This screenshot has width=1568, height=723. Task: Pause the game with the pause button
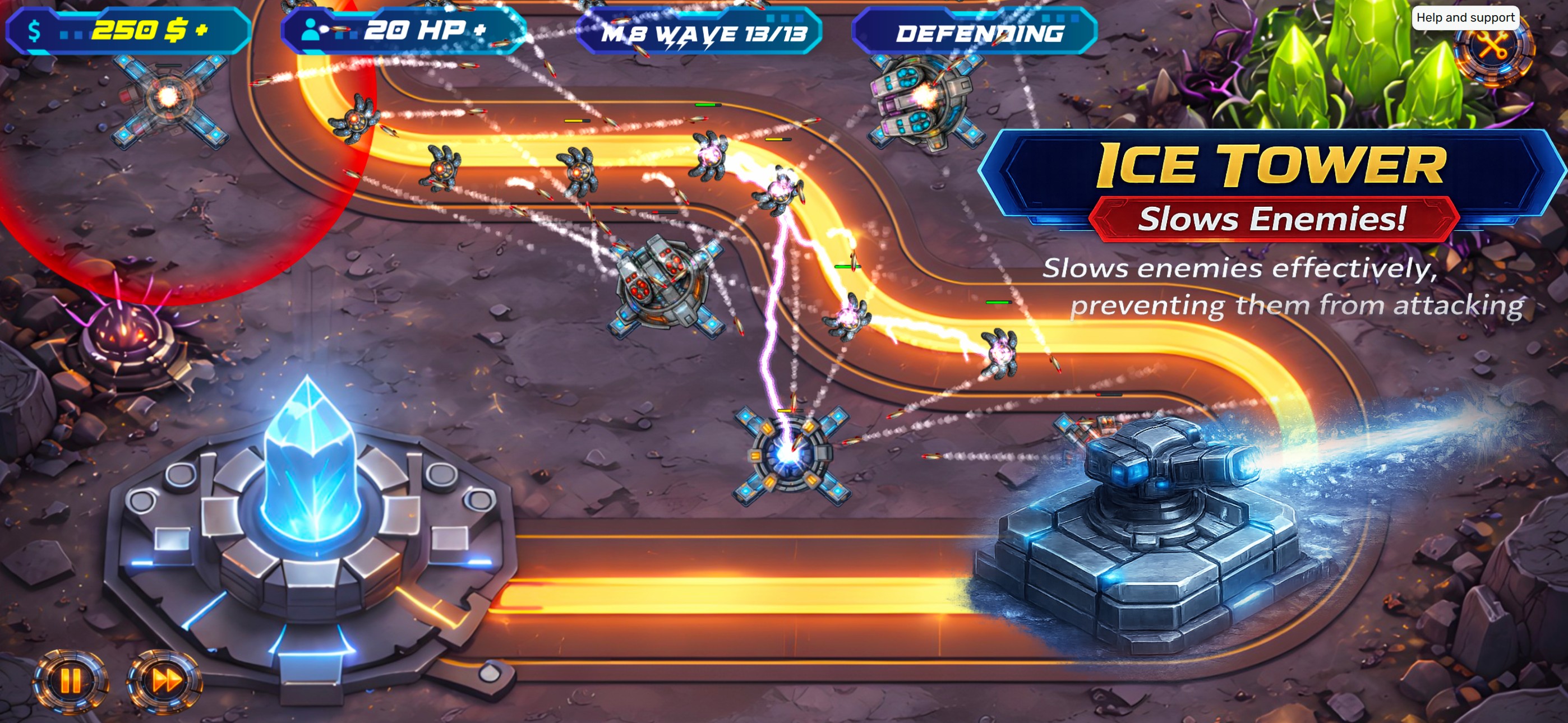pyautogui.click(x=70, y=680)
